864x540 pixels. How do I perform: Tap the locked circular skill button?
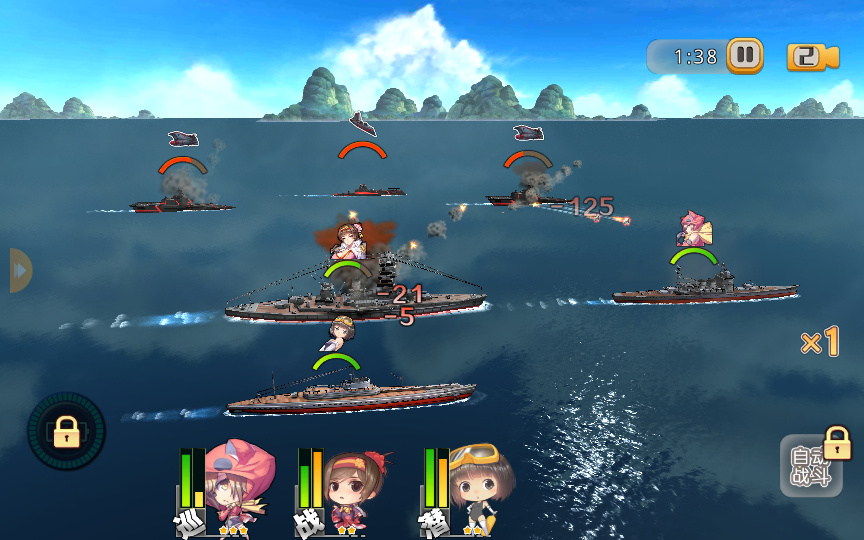click(66, 432)
